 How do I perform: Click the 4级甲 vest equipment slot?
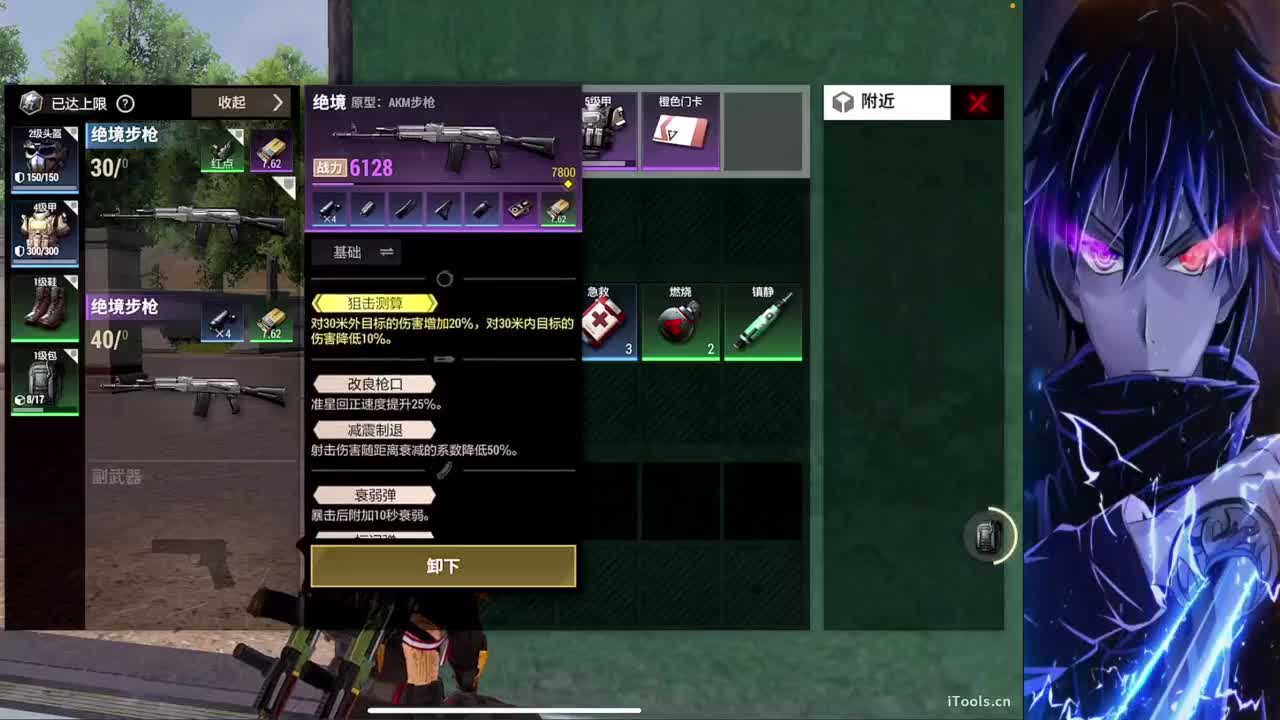coord(45,235)
